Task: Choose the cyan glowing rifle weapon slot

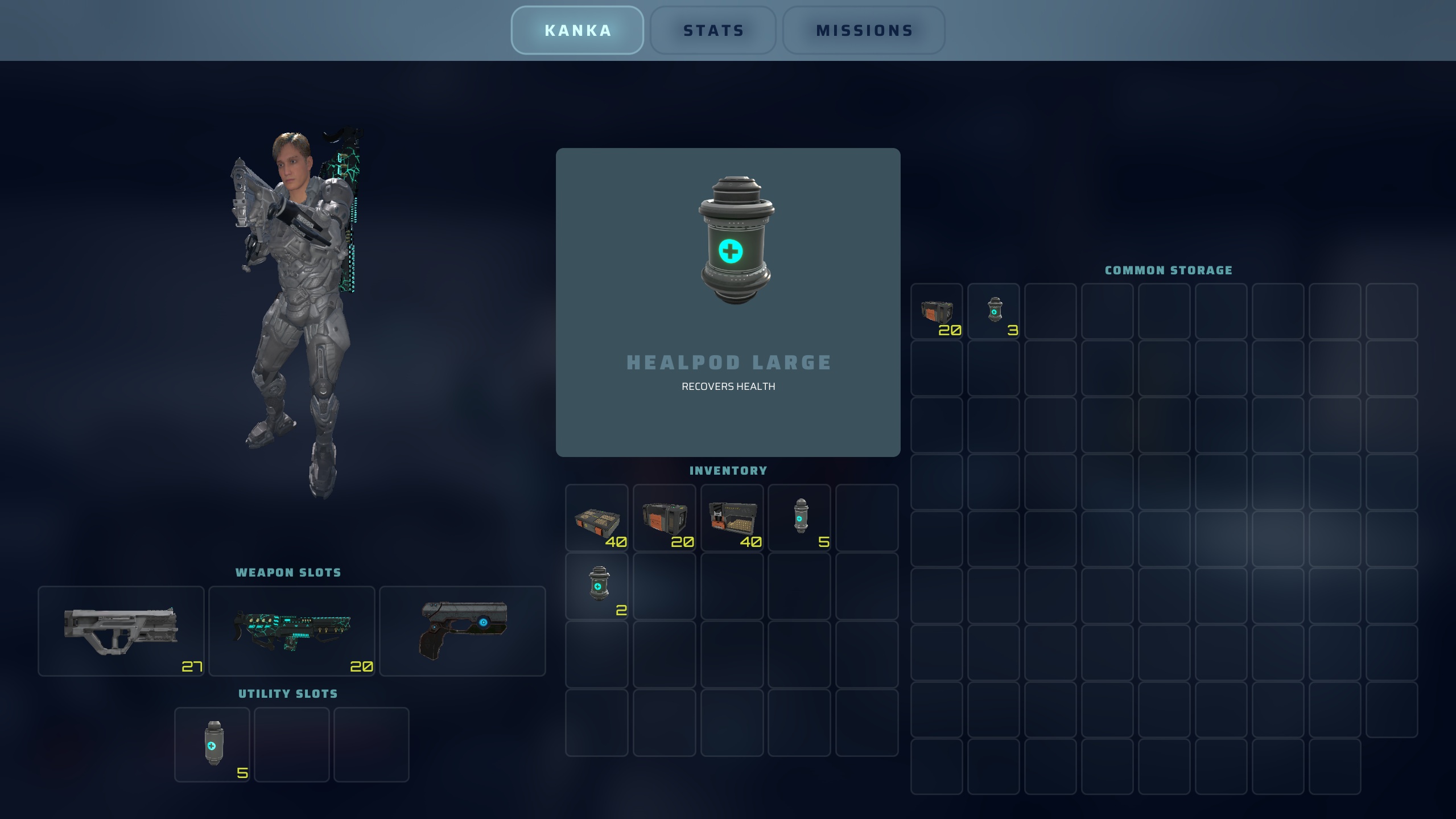Action: pyautogui.click(x=292, y=631)
